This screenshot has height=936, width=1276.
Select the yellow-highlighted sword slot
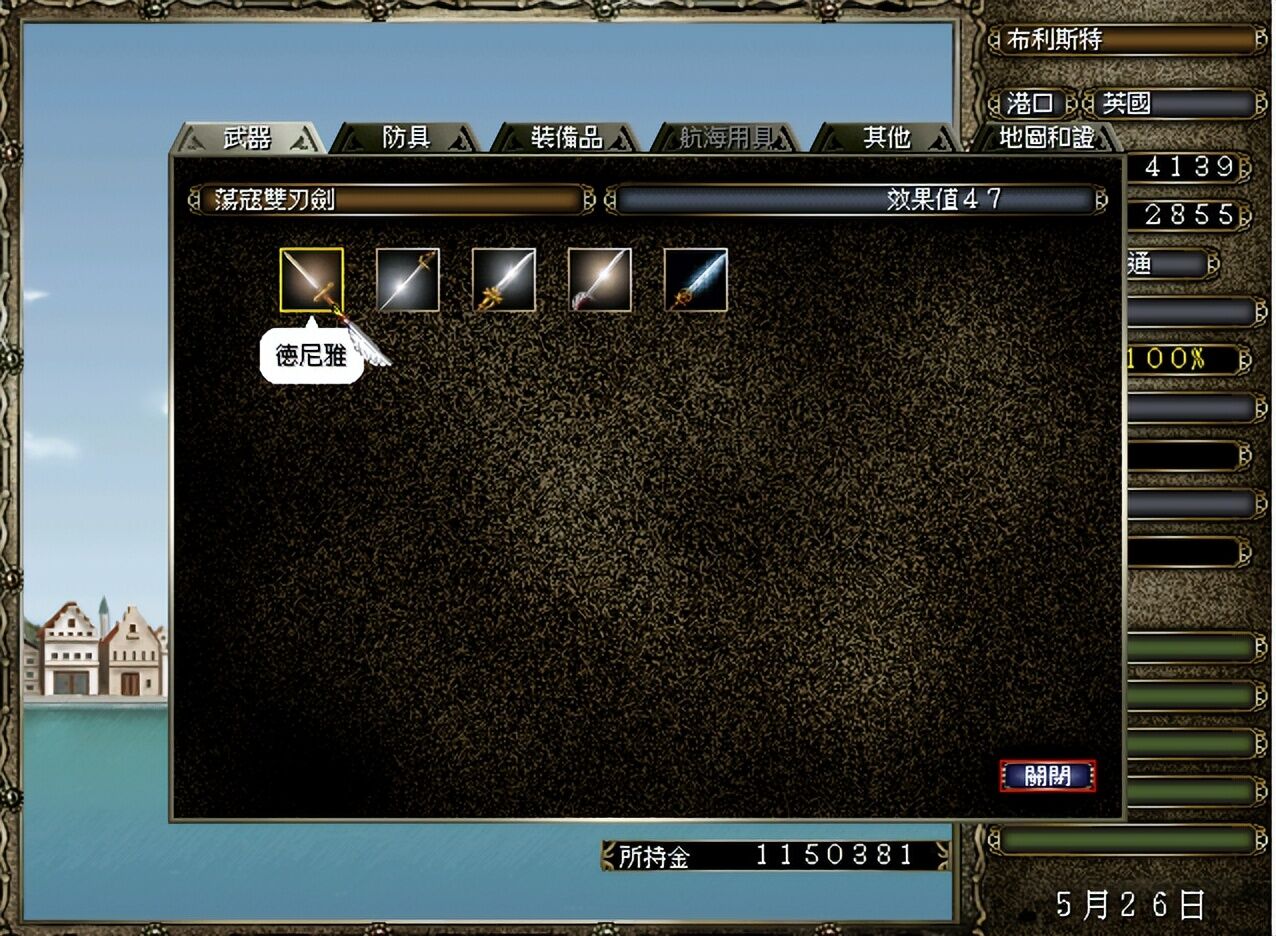coord(312,280)
